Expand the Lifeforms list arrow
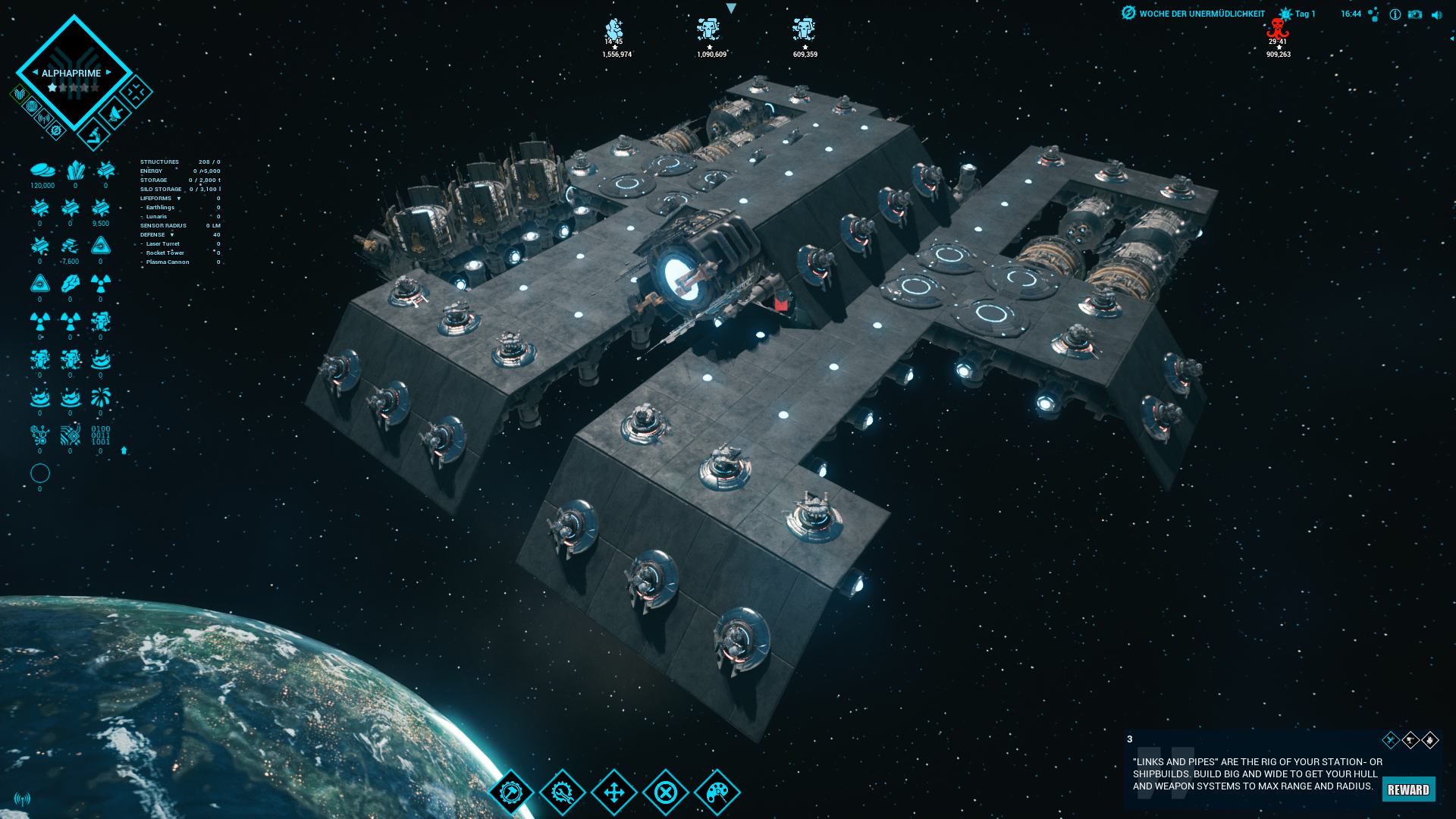 click(179, 199)
